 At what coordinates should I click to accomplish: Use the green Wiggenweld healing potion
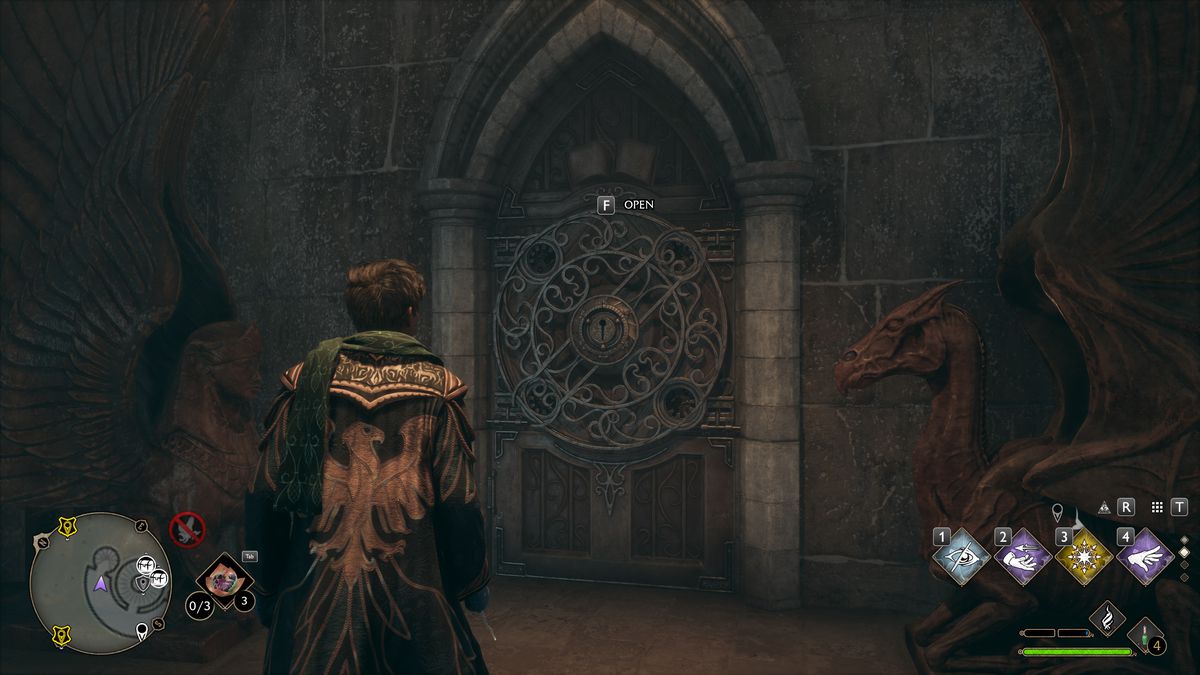pos(1147,636)
